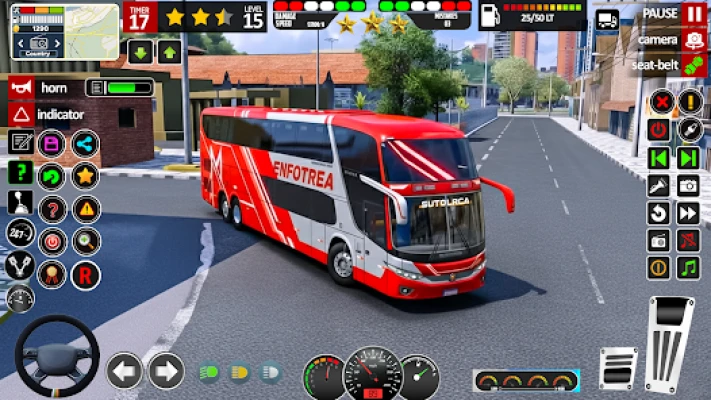The height and width of the screenshot is (400, 711).
Task: Steer left with the left arrow
Action: pos(124,371)
